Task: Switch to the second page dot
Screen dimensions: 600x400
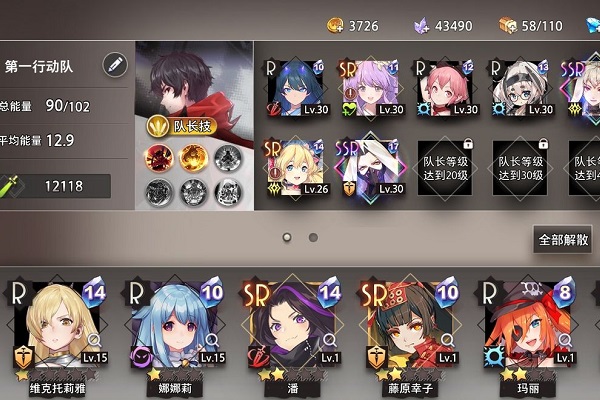Action: coord(313,238)
